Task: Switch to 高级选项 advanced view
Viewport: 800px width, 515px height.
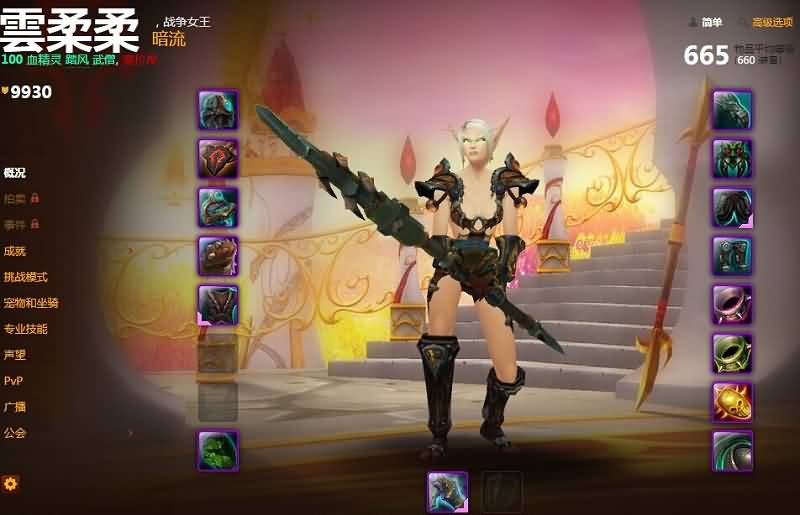Action: 769,22
